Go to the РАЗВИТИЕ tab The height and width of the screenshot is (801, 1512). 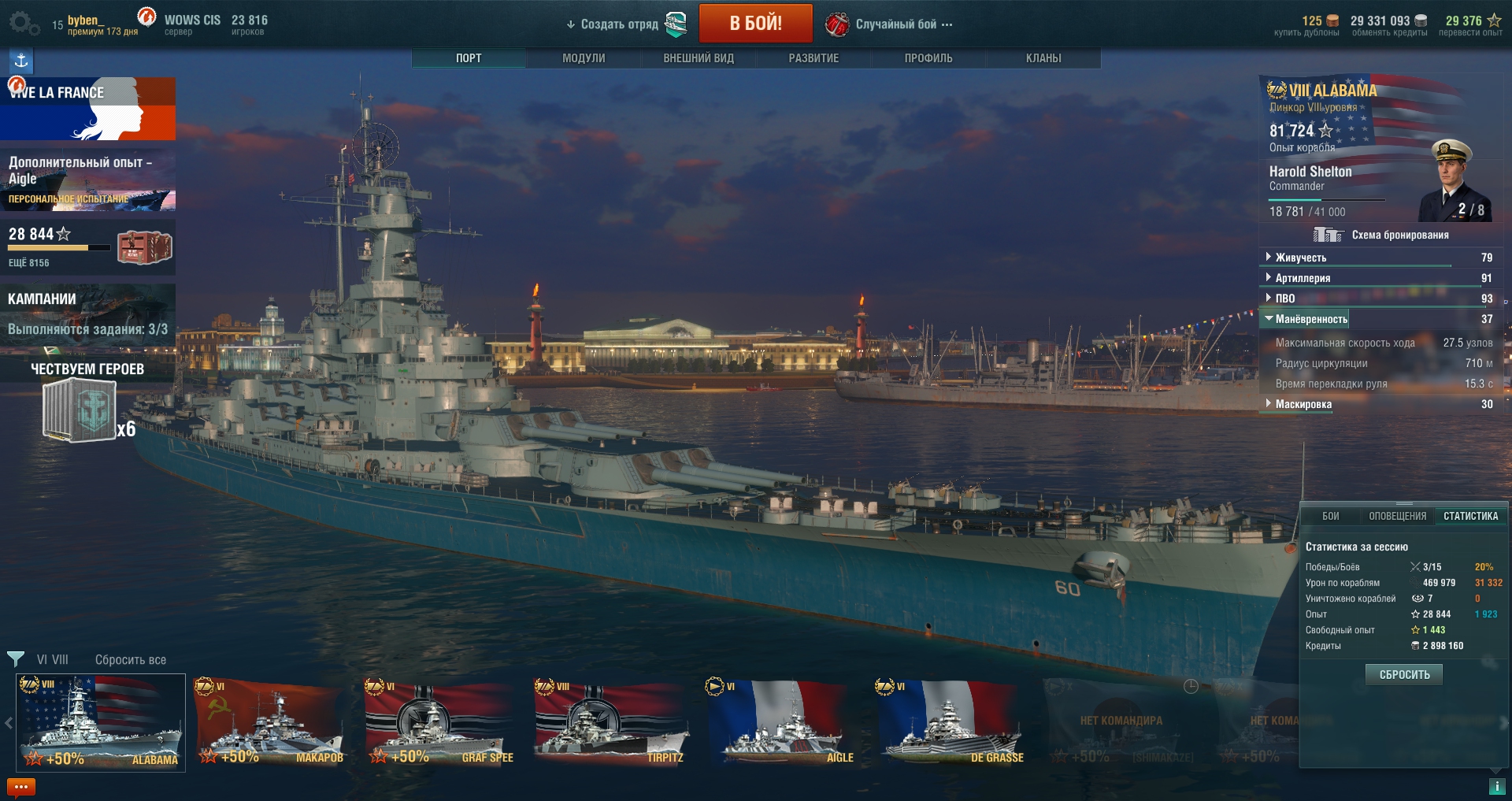click(813, 58)
